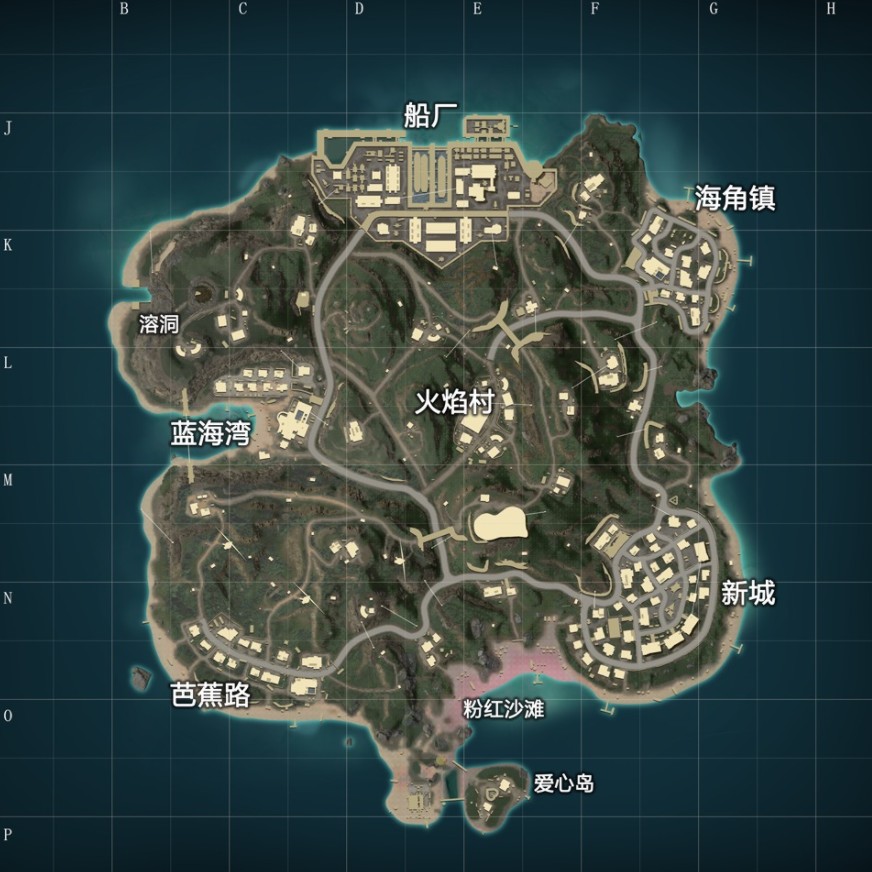Choose the 爱心岛 location label
Screen dimensions: 872x872
[563, 784]
